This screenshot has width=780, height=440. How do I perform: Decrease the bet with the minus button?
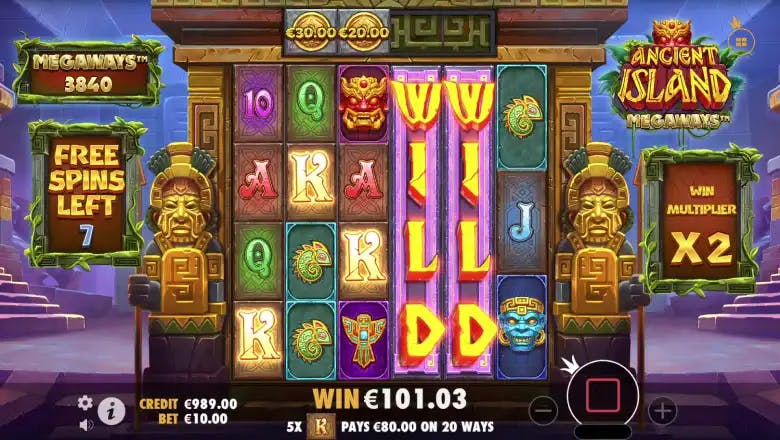point(542,409)
